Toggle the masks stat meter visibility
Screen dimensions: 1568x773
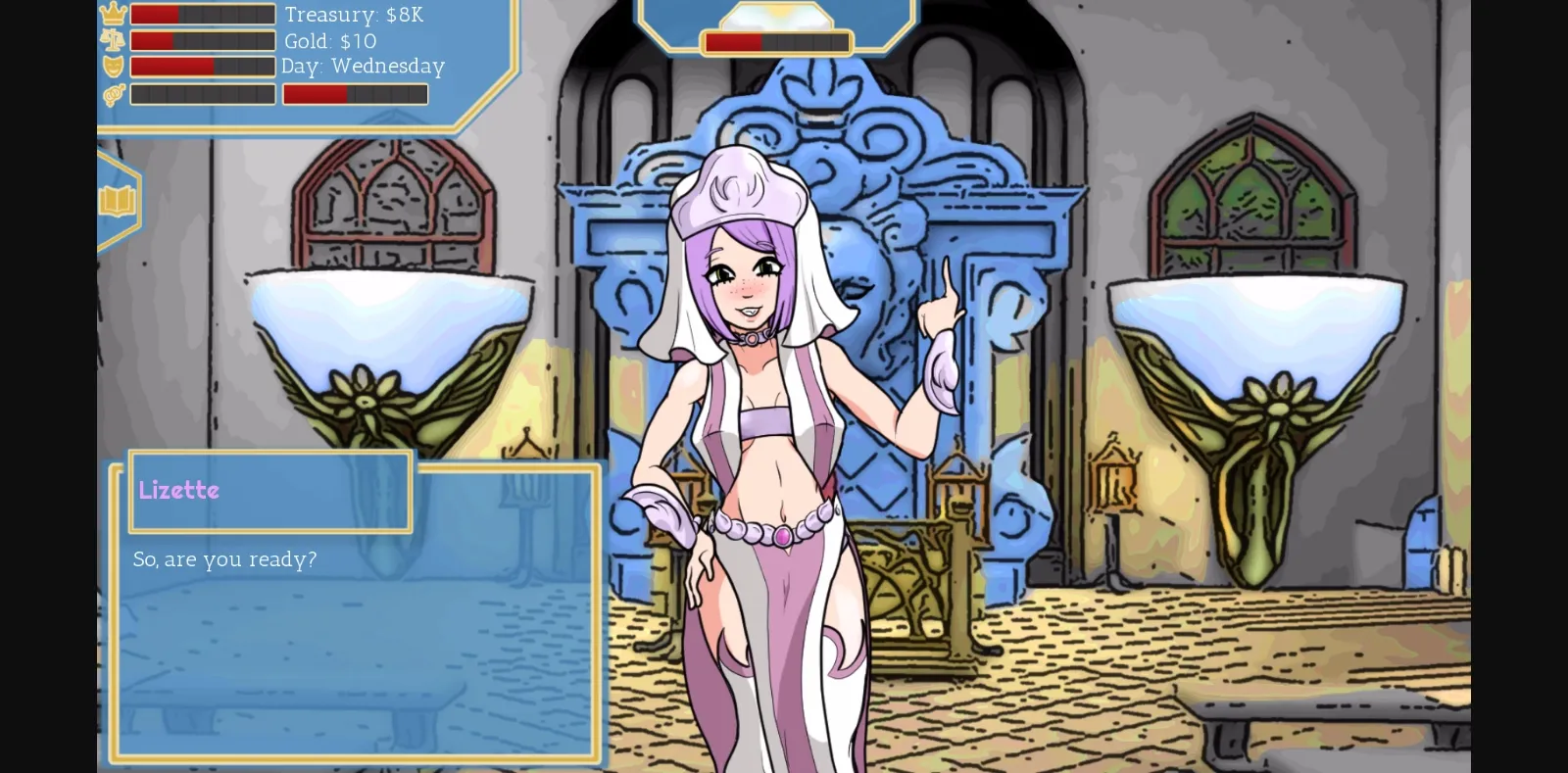pyautogui.click(x=202, y=66)
